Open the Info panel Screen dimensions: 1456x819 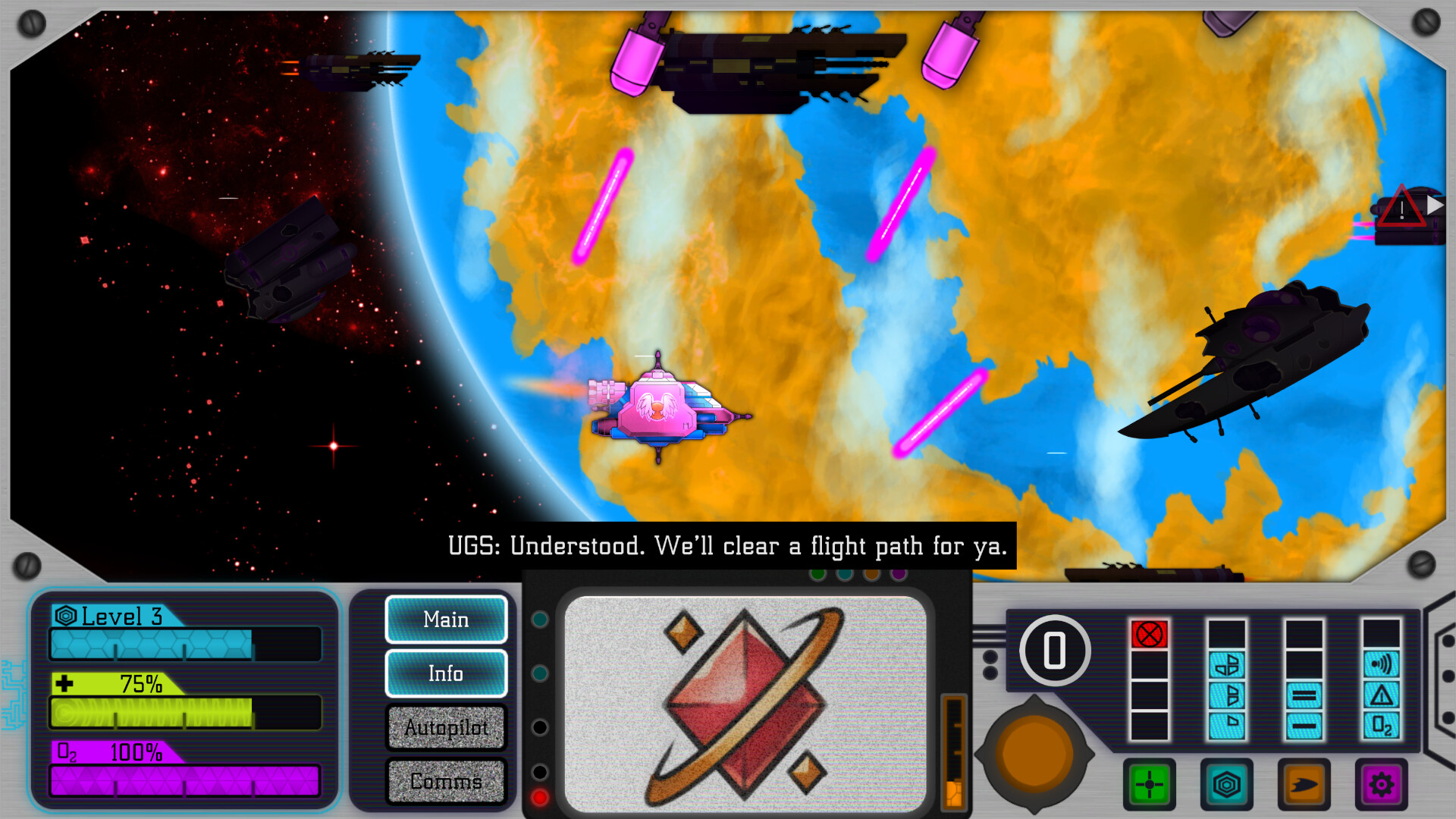point(447,673)
